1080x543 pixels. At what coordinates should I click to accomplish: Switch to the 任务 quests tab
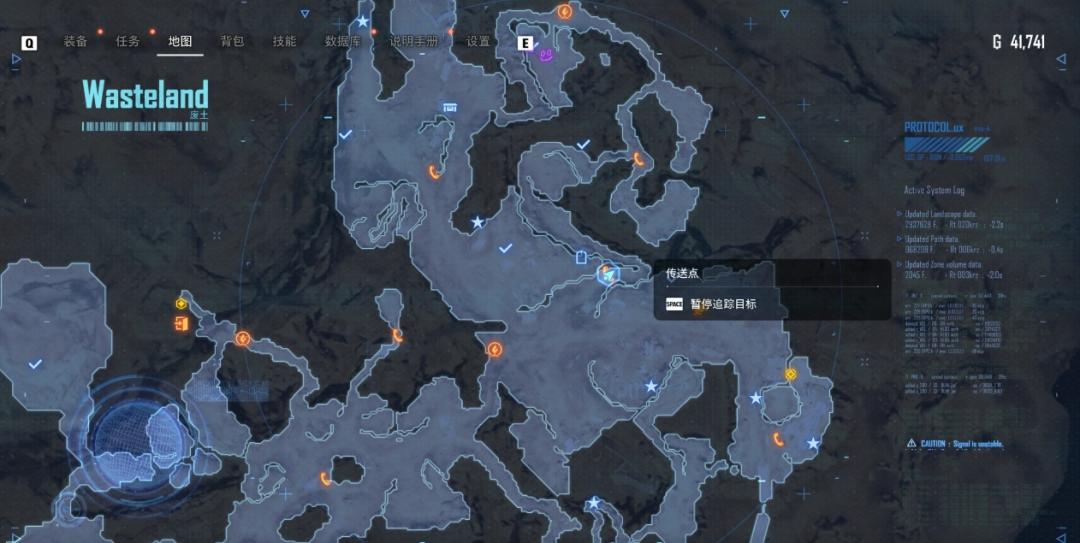coord(128,42)
